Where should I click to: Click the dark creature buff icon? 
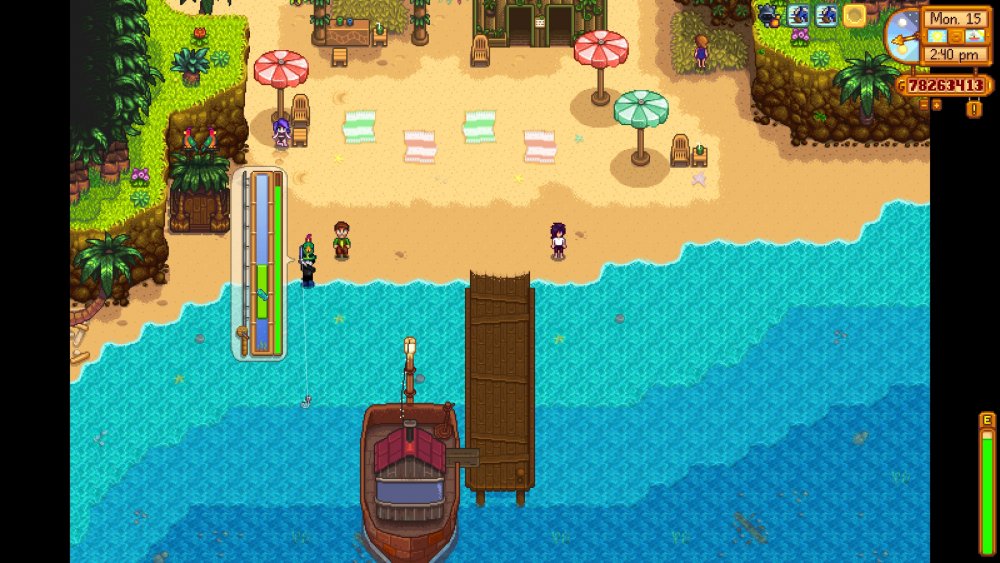click(x=769, y=15)
